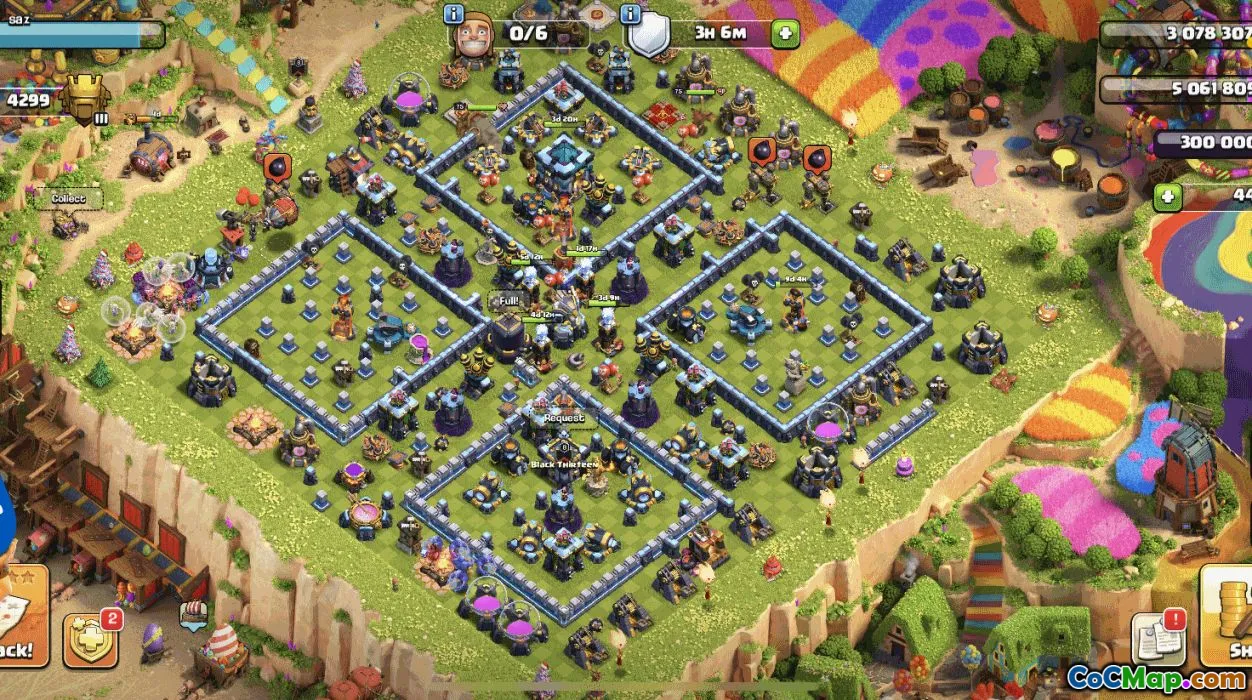Viewport: 1252px width, 700px height.
Task: Click the builder info "i" button
Action: (x=453, y=14)
